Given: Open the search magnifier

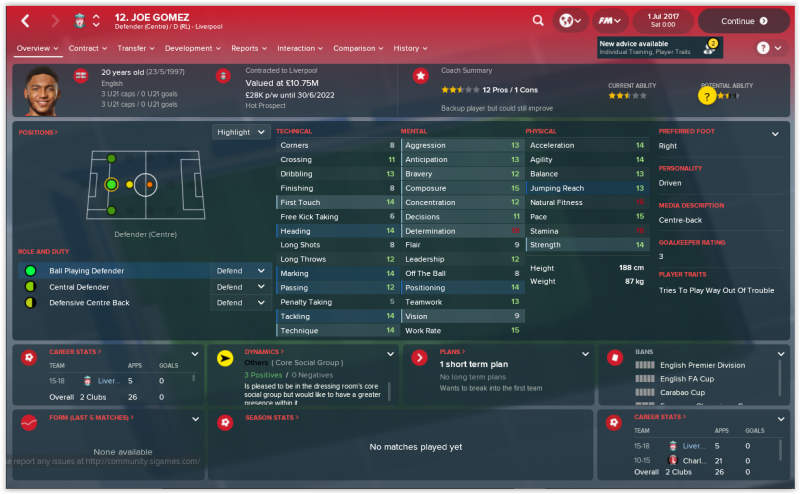Looking at the screenshot, I should click(x=538, y=20).
